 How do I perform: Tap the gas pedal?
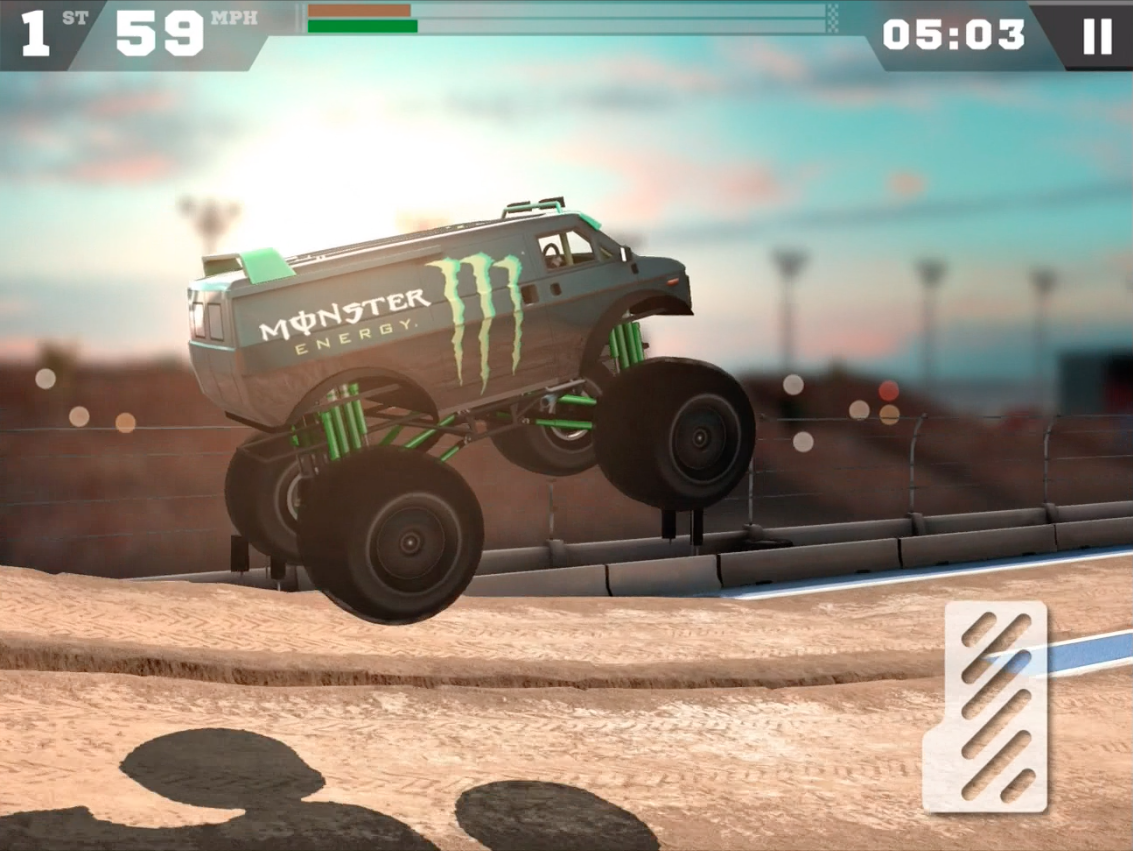(x=985, y=707)
